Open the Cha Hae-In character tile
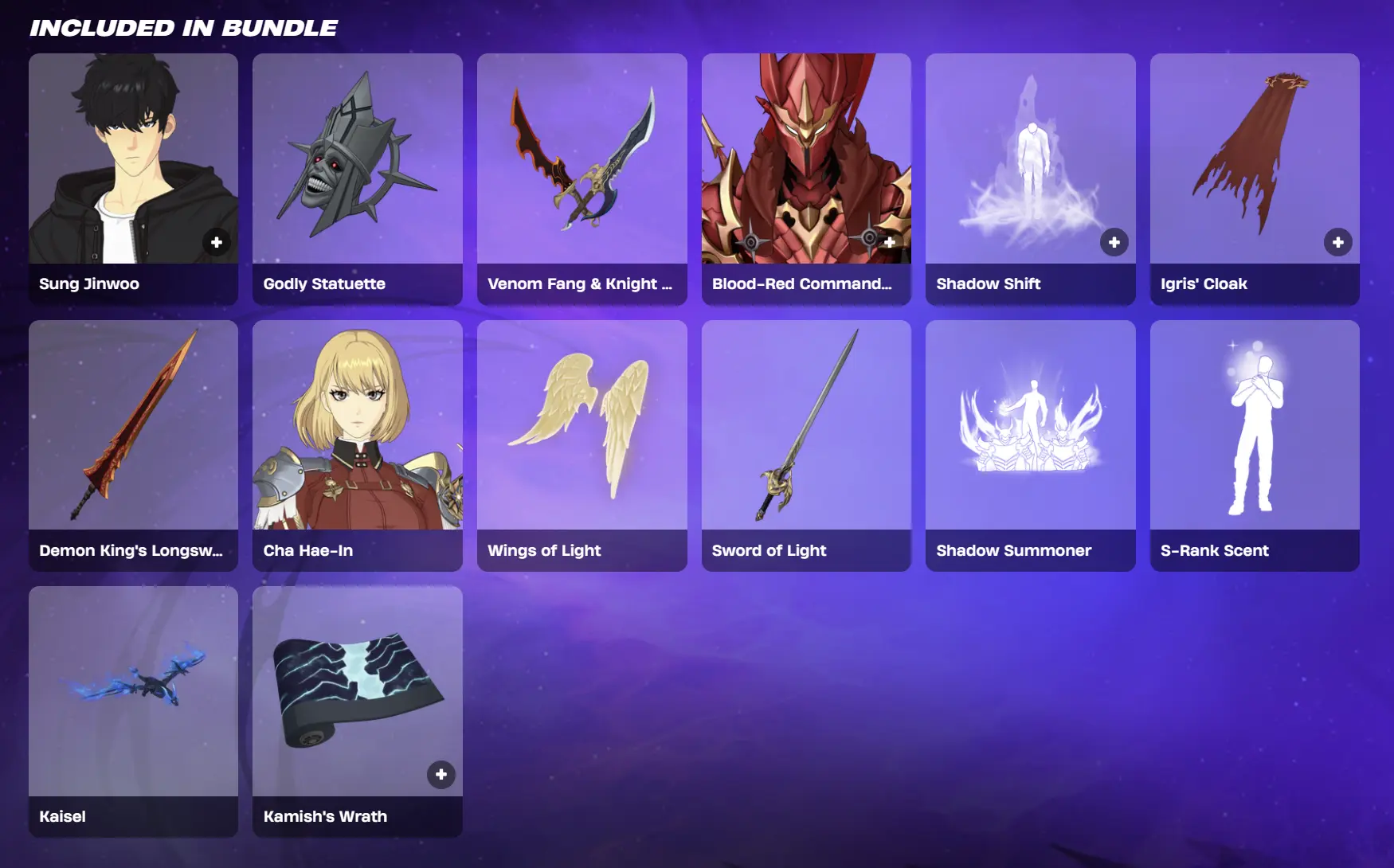The image size is (1394, 868). coord(357,426)
